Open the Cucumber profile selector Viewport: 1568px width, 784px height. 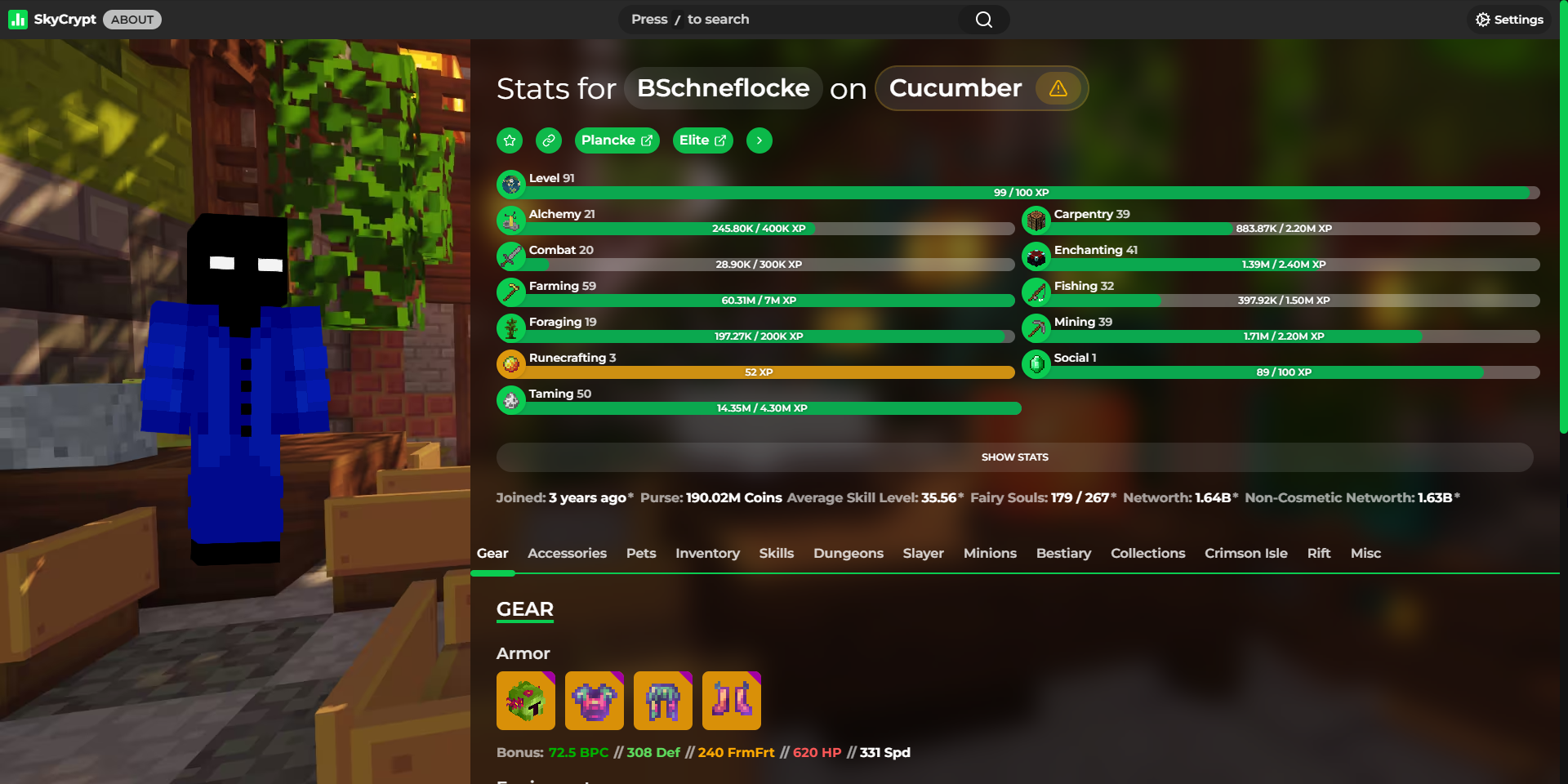coord(955,88)
